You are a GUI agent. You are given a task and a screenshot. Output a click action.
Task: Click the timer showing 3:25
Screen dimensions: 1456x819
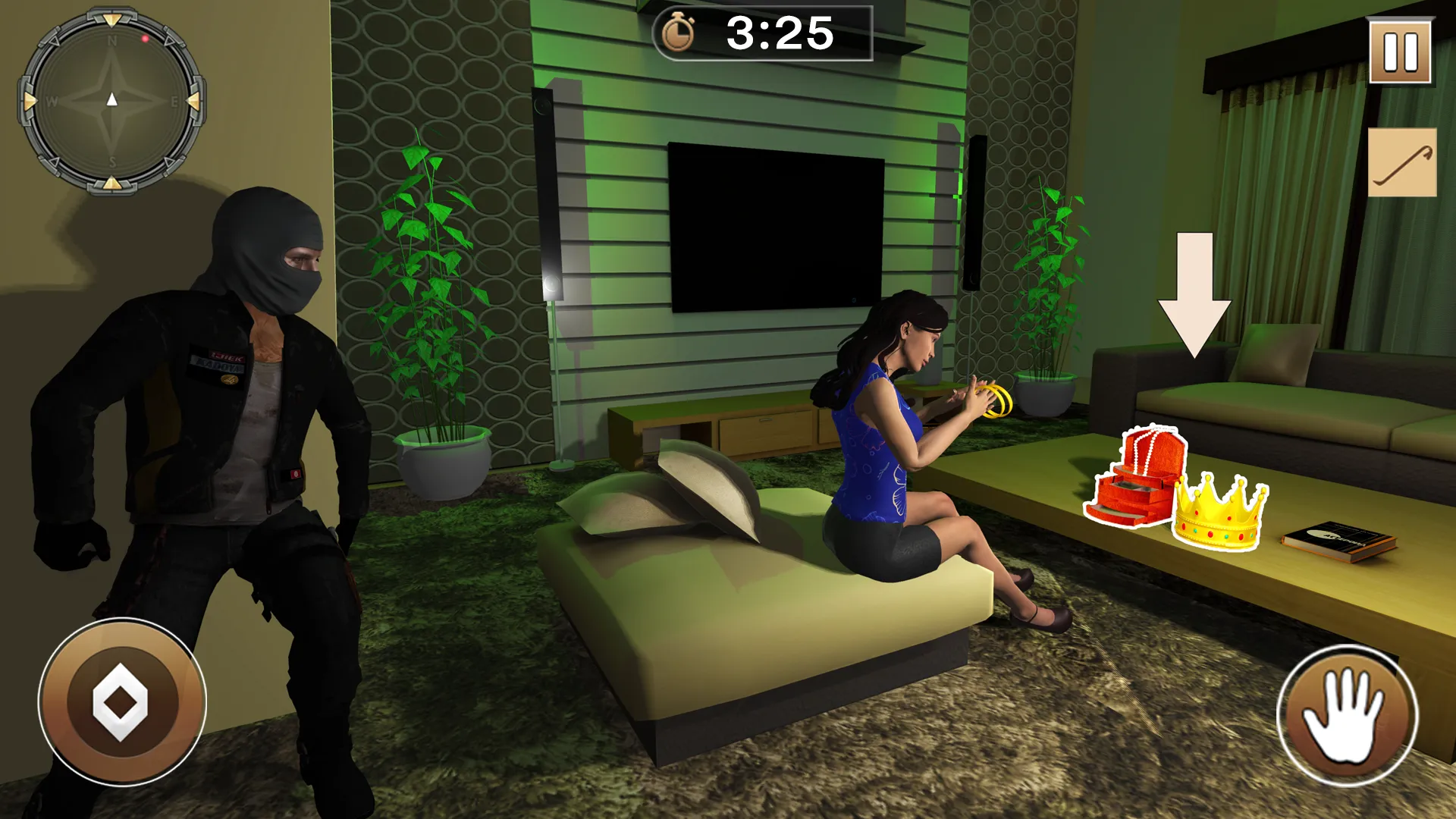781,34
